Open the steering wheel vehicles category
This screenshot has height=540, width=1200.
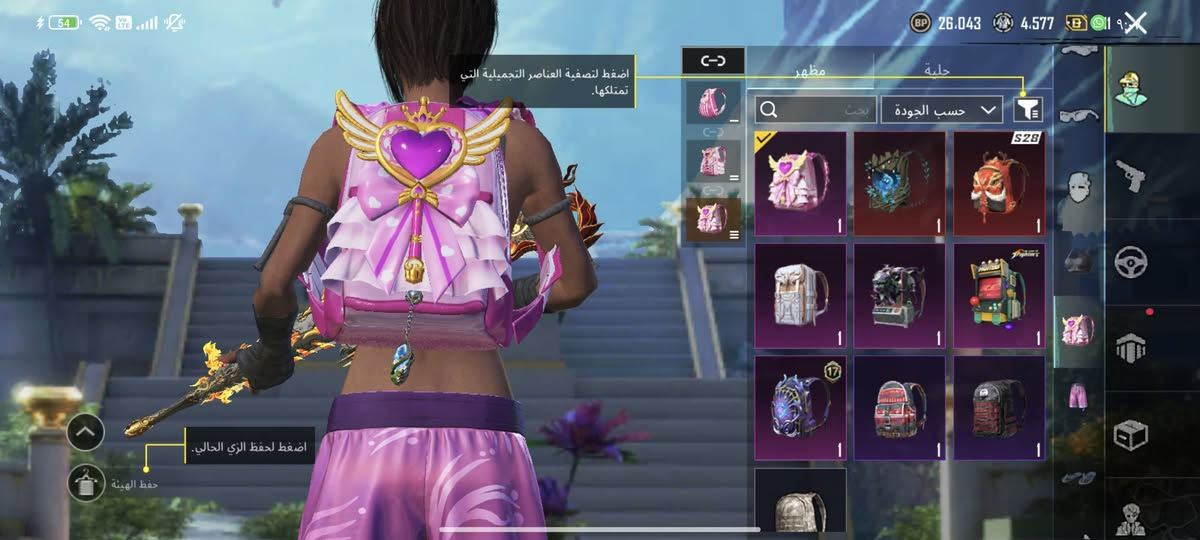(1130, 263)
